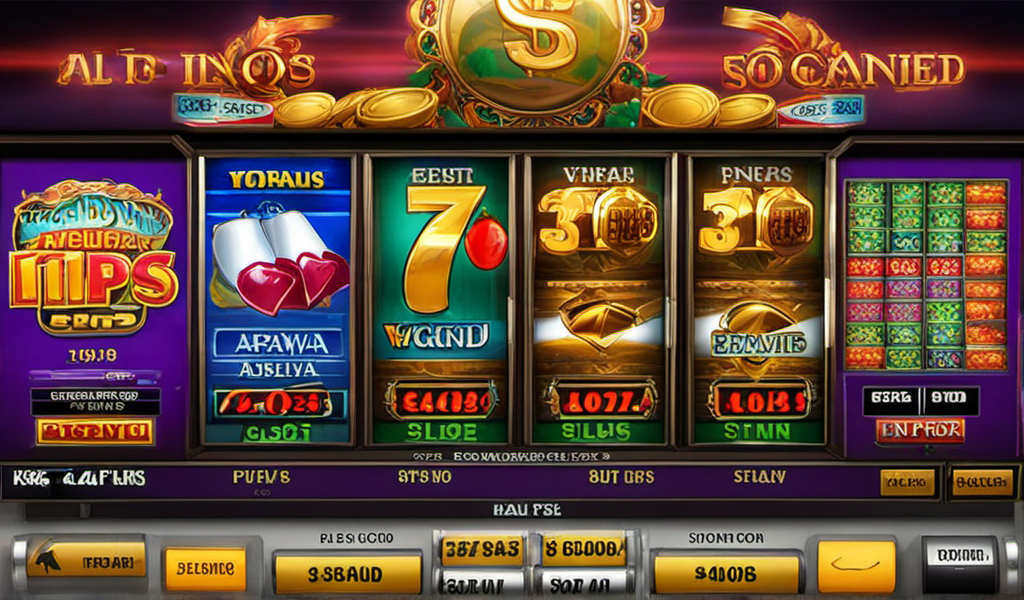Open the colorful paytable grid
The image size is (1024, 600).
point(926,275)
